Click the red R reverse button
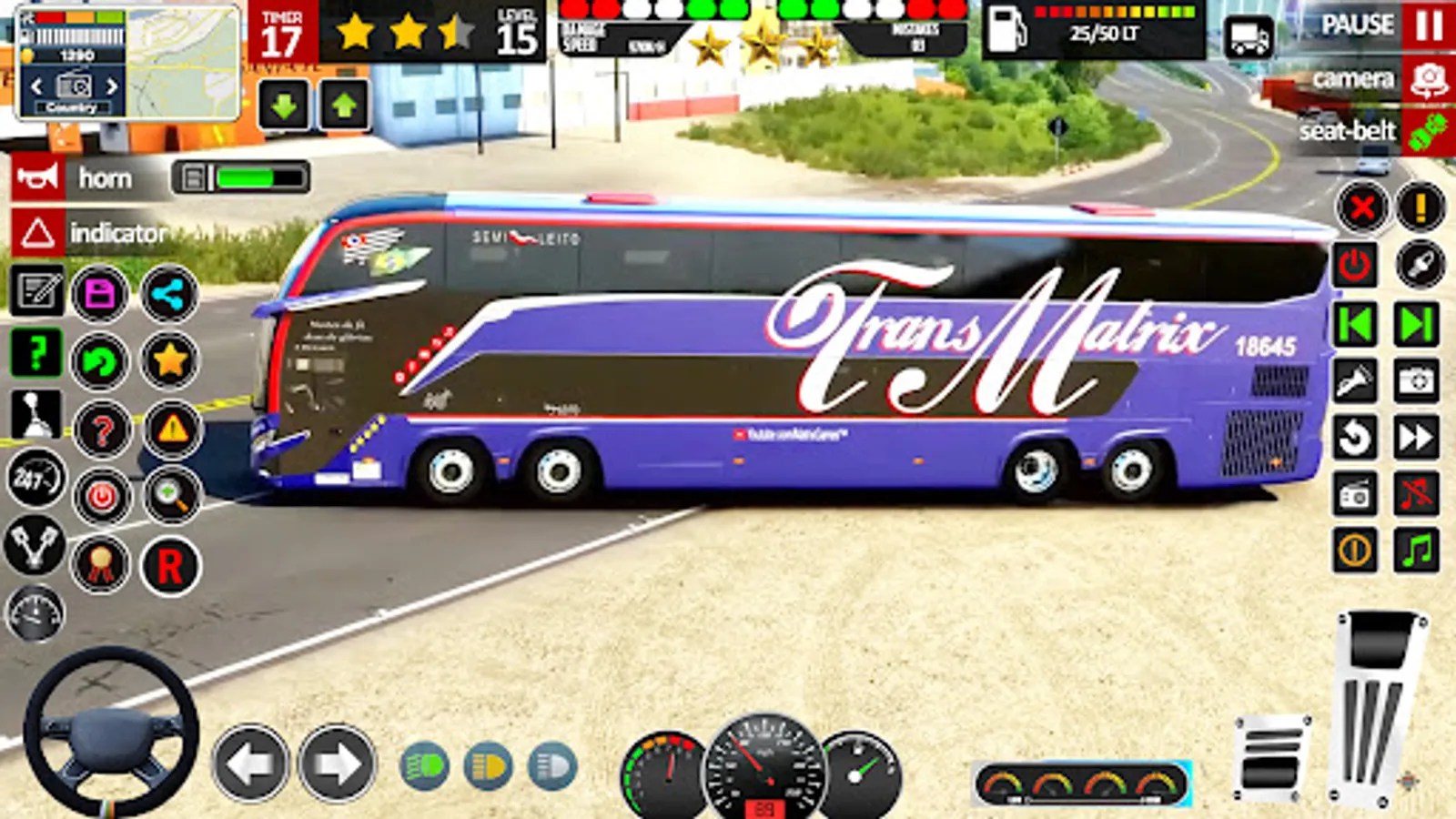This screenshot has height=819, width=1456. [170, 566]
